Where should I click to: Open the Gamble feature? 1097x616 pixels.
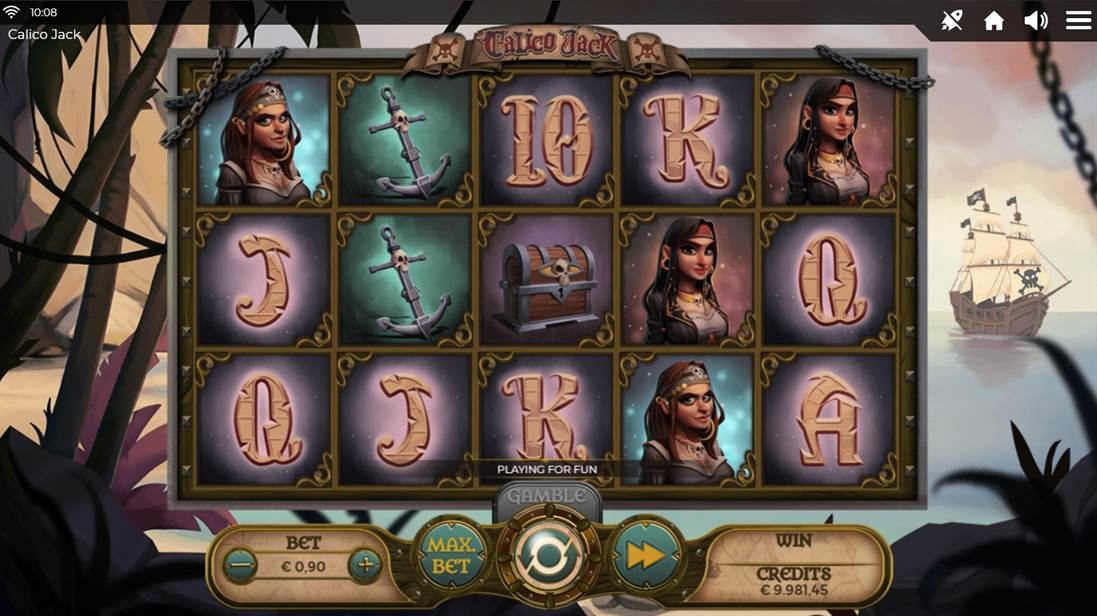click(x=546, y=496)
